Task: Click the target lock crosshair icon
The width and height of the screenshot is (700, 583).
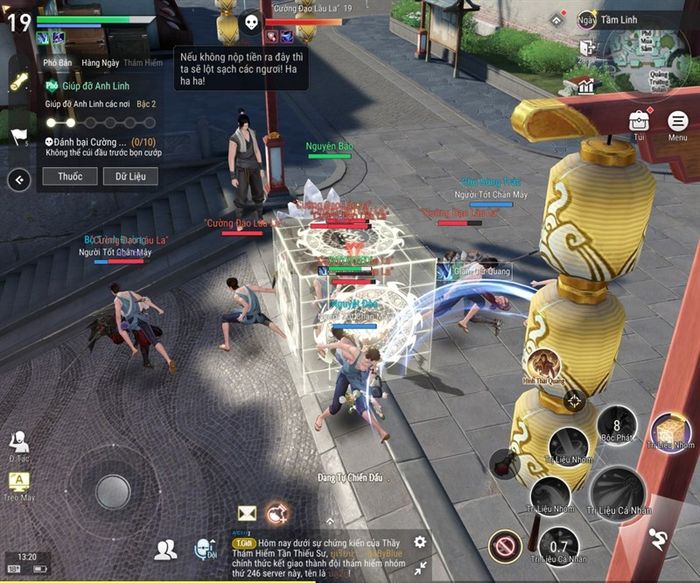Action: (573, 401)
